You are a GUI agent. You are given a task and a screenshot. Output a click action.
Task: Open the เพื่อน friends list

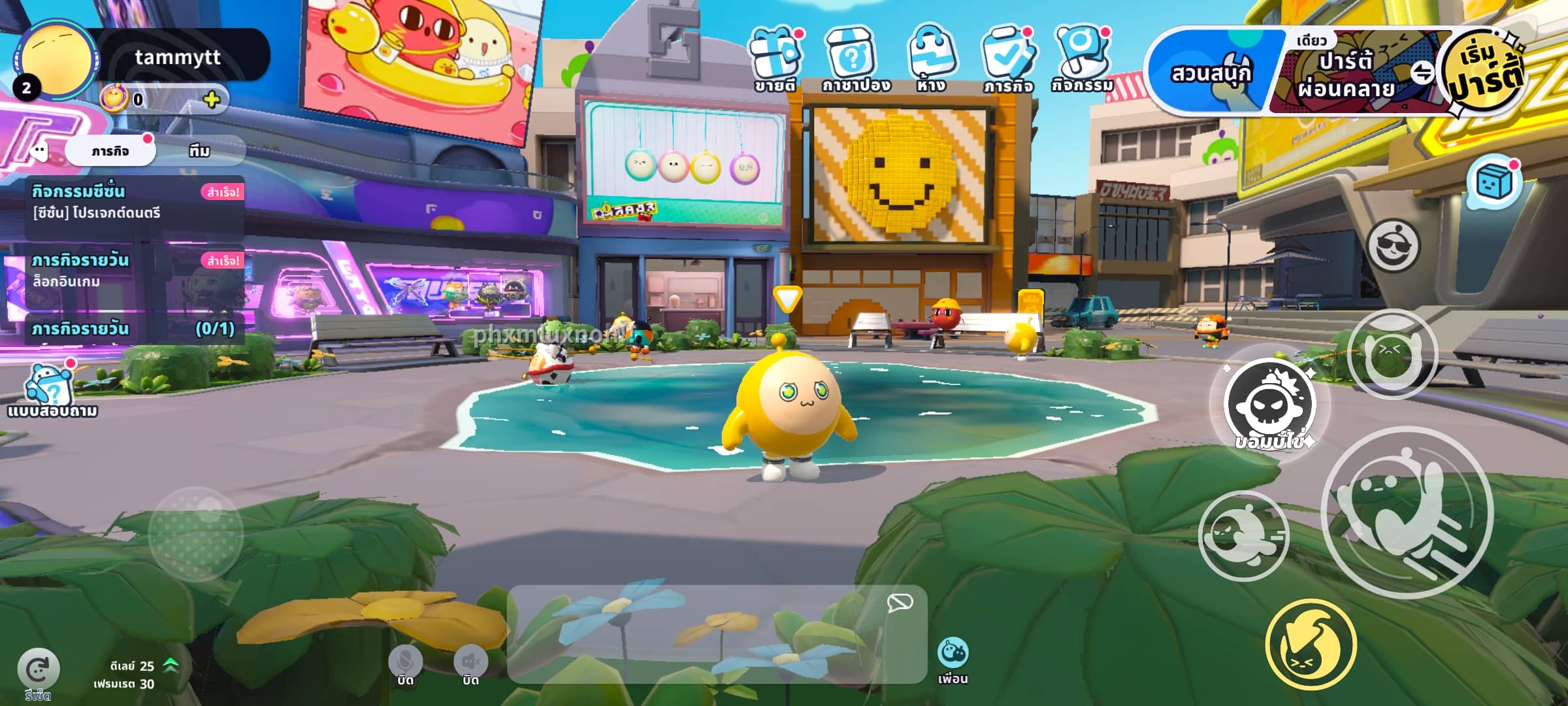[x=953, y=659]
